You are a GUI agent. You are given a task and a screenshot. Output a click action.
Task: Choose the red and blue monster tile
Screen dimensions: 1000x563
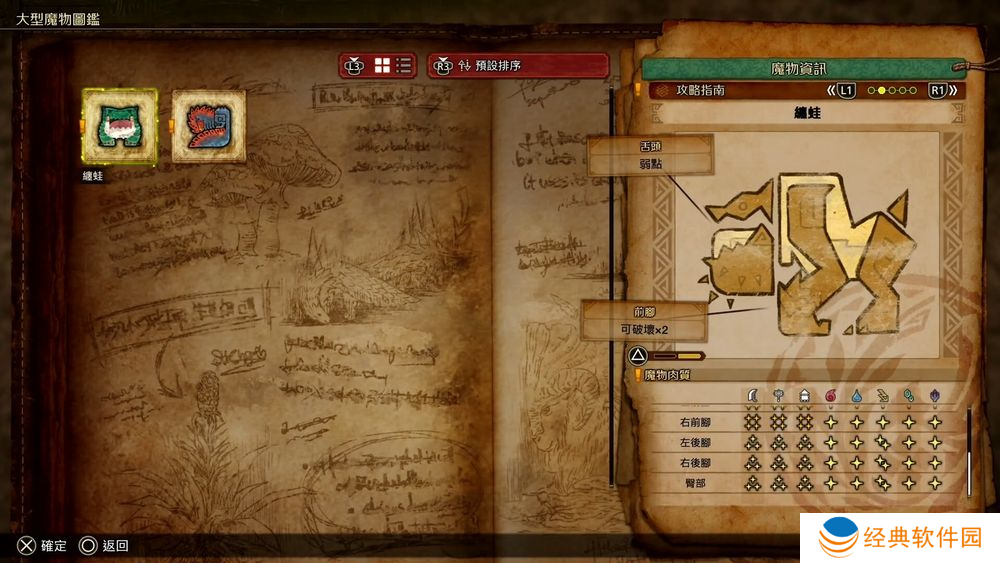click(x=209, y=126)
